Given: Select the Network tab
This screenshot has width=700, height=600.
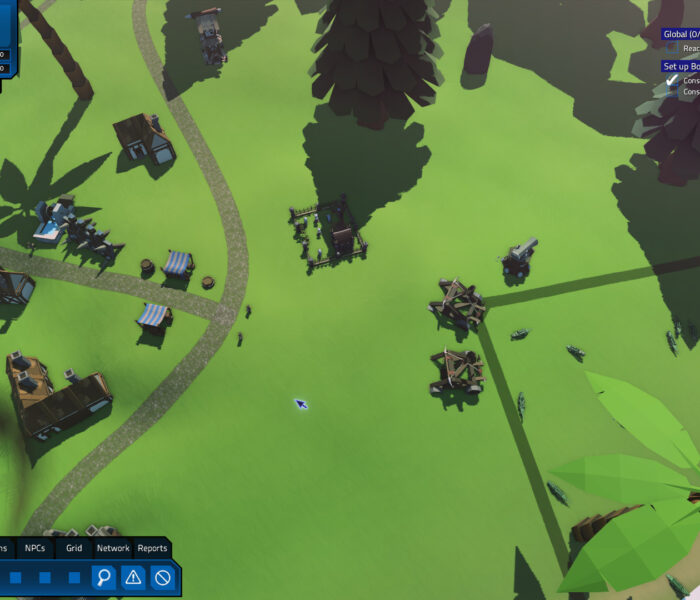Looking at the screenshot, I should point(113,548).
